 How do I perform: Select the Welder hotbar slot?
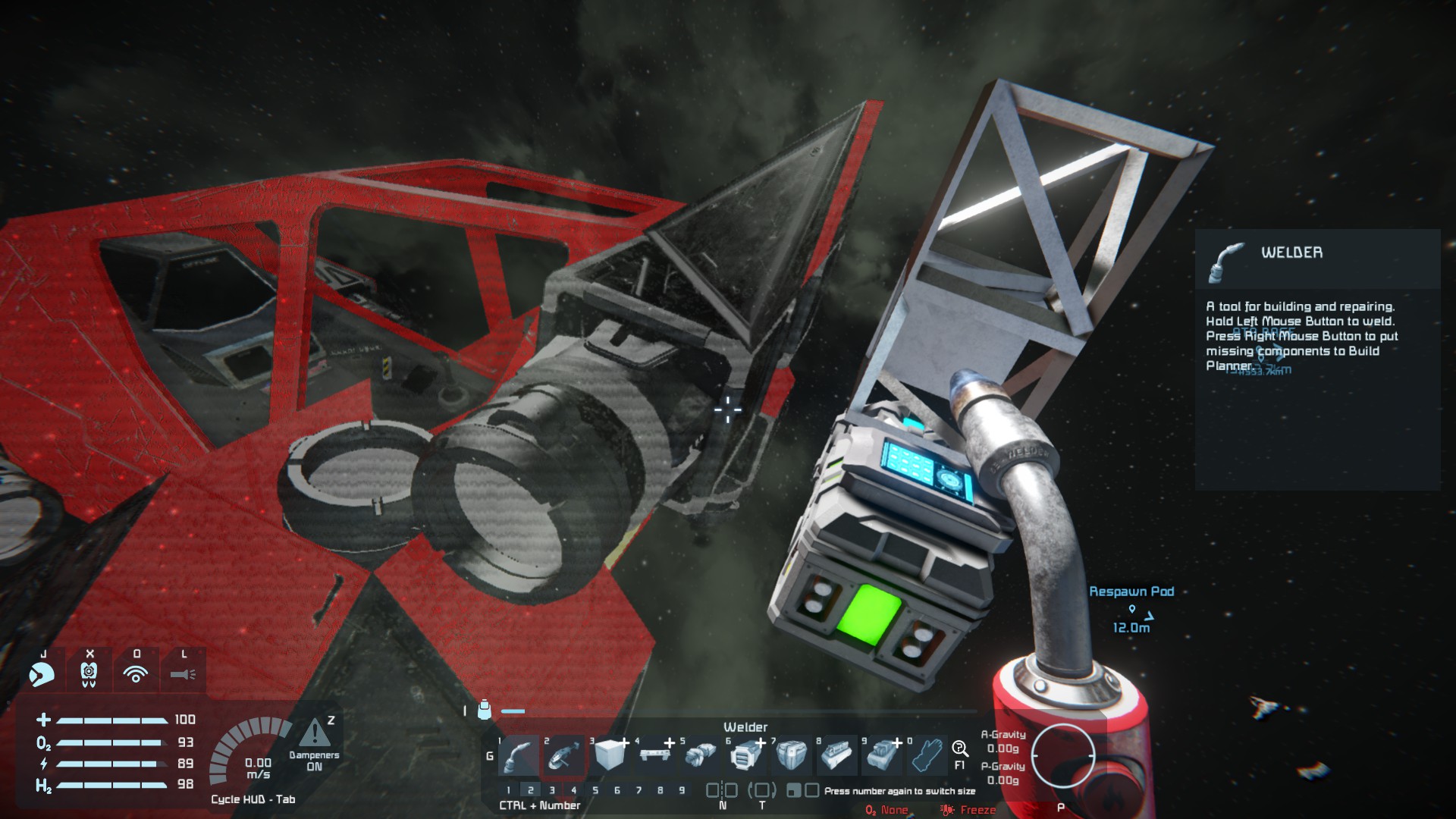click(x=519, y=755)
